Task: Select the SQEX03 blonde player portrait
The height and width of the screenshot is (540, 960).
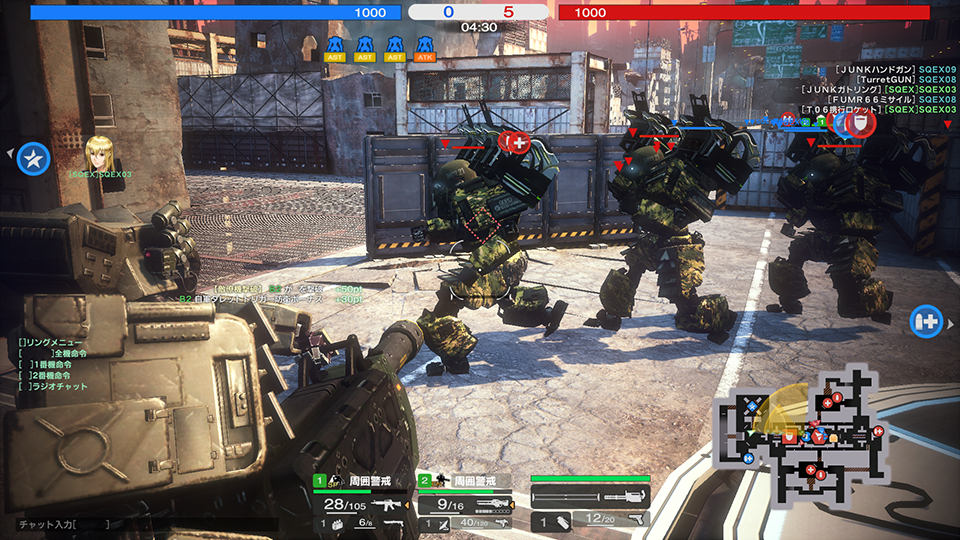Action: tap(99, 151)
